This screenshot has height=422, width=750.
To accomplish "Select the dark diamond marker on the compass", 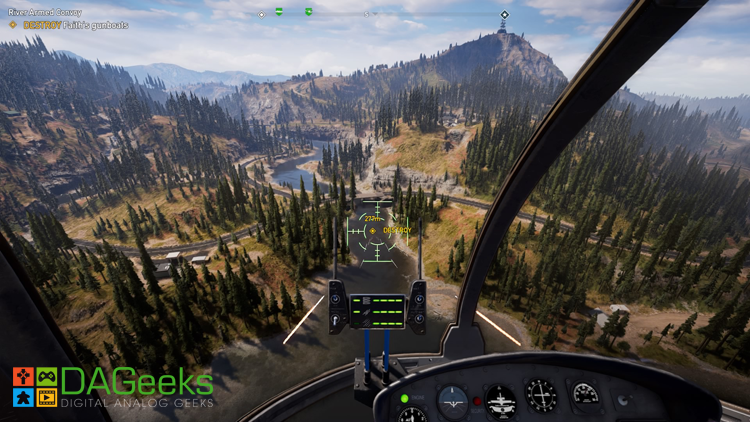I will coord(504,14).
